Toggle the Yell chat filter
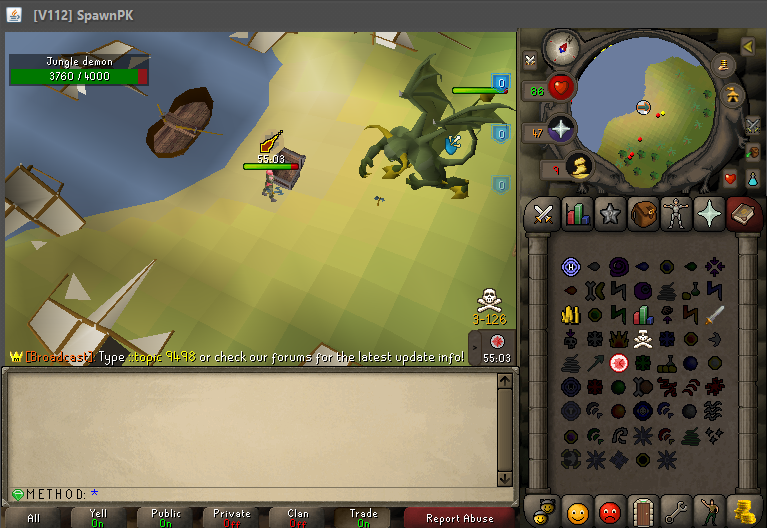 click(98, 518)
